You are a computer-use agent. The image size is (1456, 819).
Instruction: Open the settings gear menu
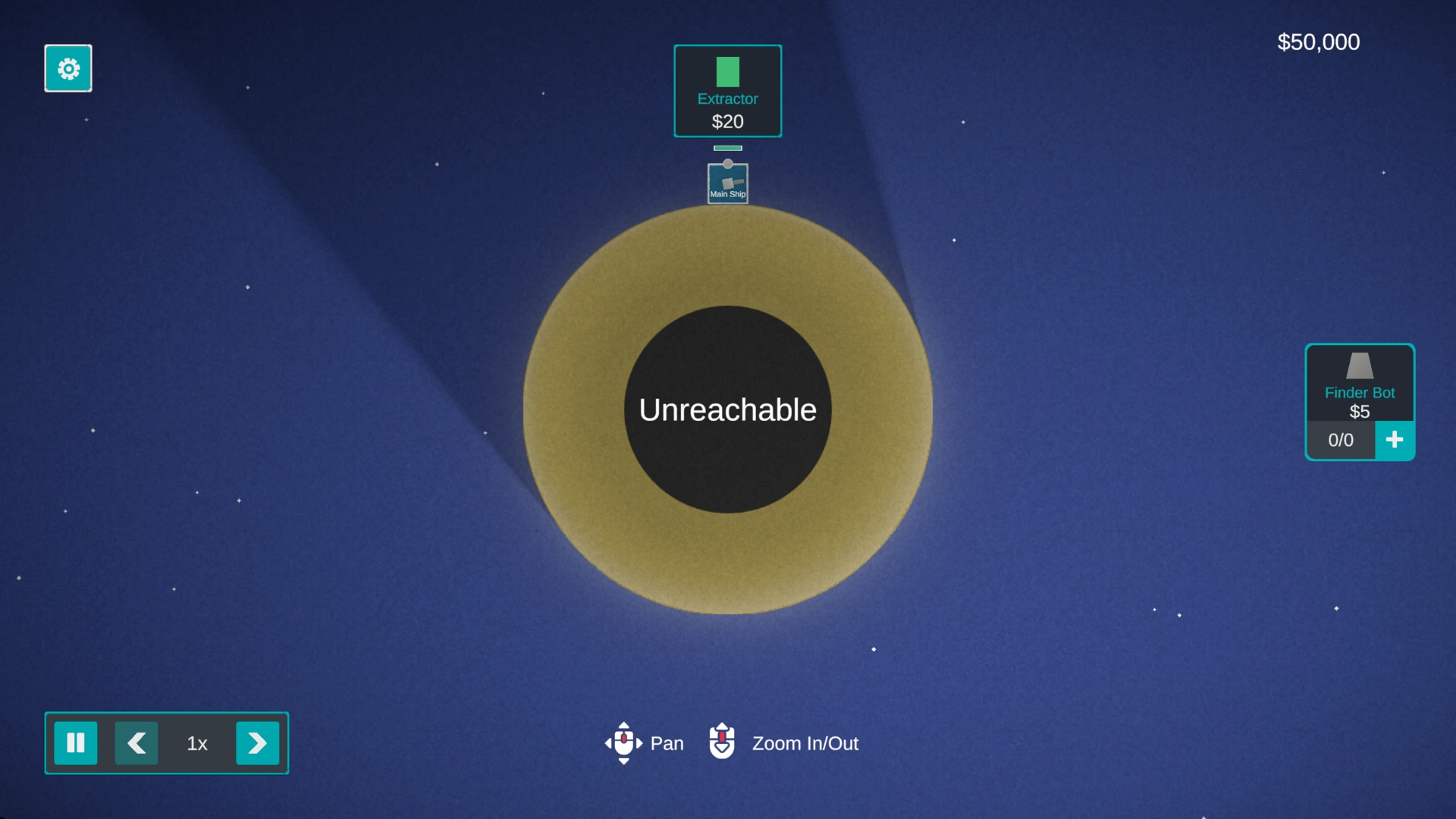click(67, 68)
